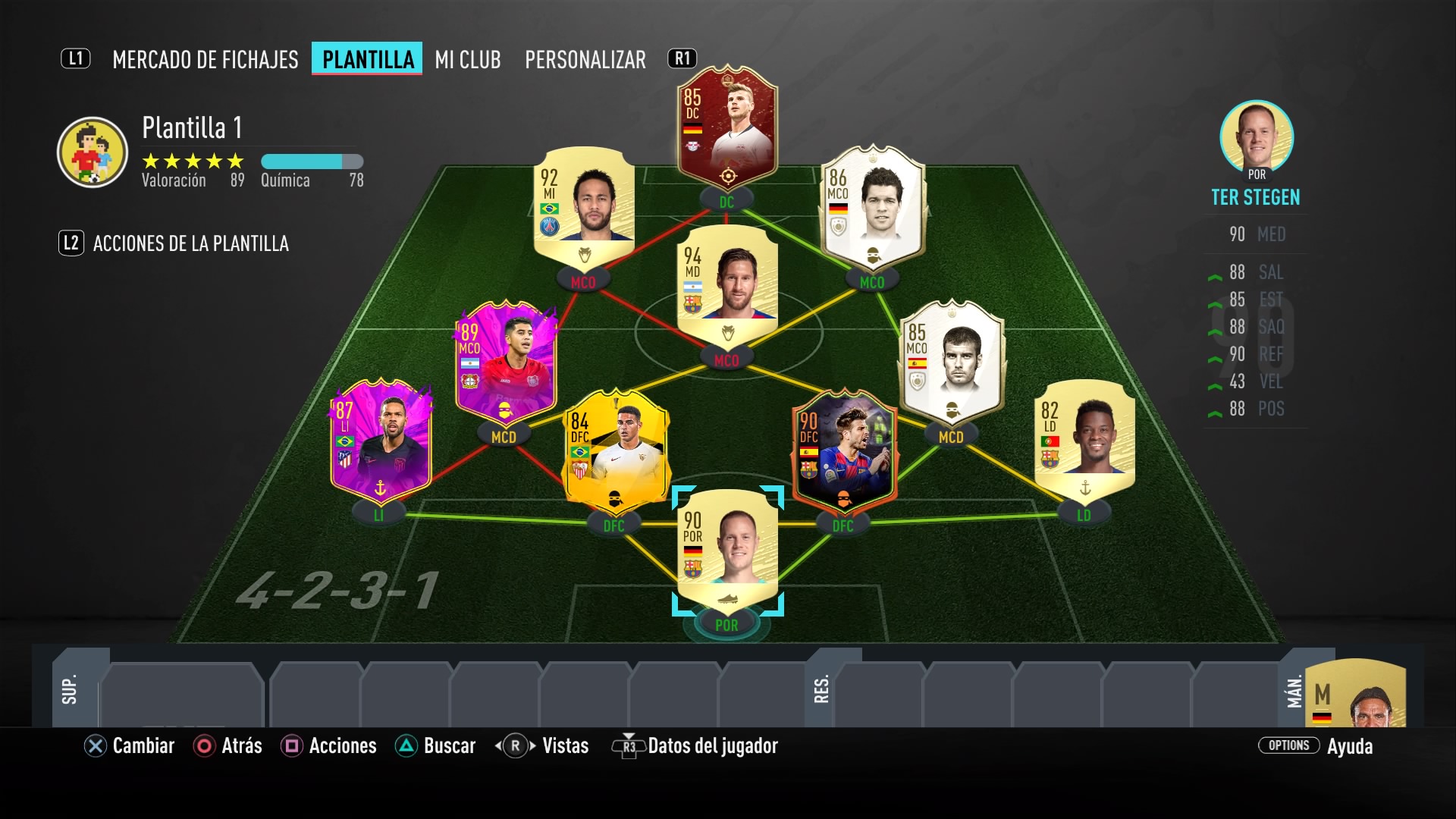Open the MERCADO DE FICHAJES tab
1456x819 pixels.
206,60
